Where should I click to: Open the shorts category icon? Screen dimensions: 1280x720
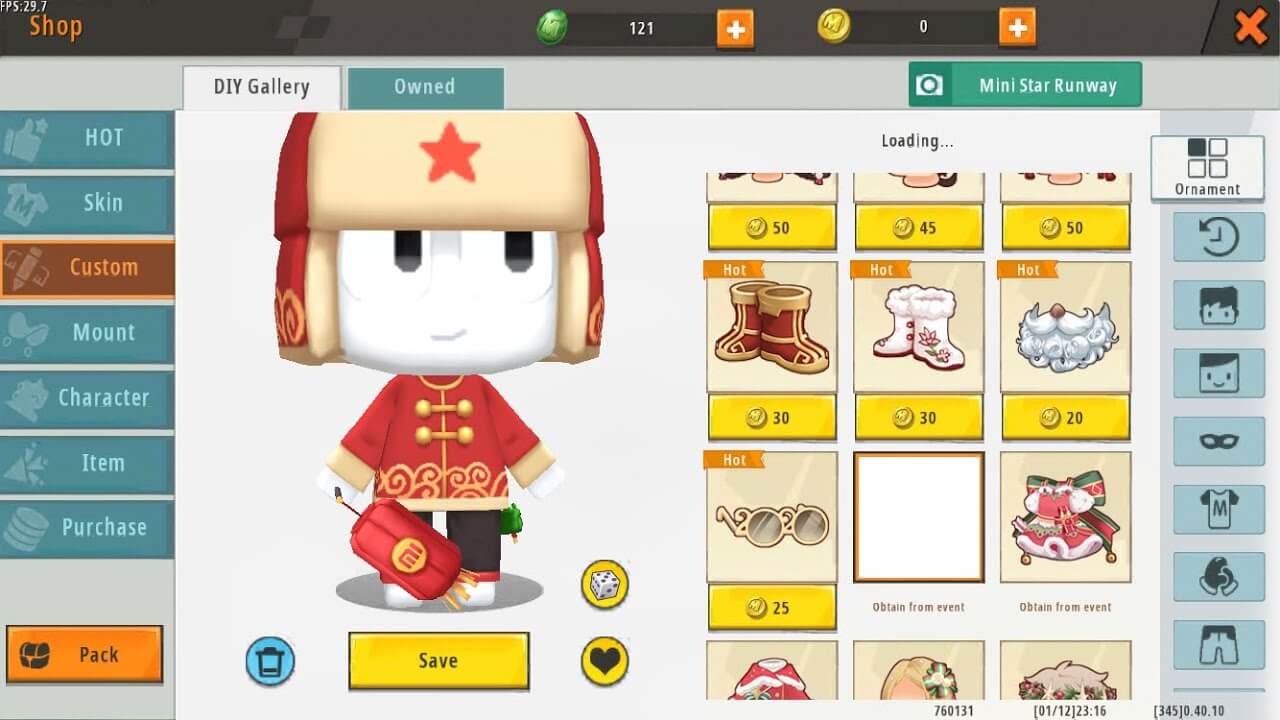click(x=1218, y=645)
